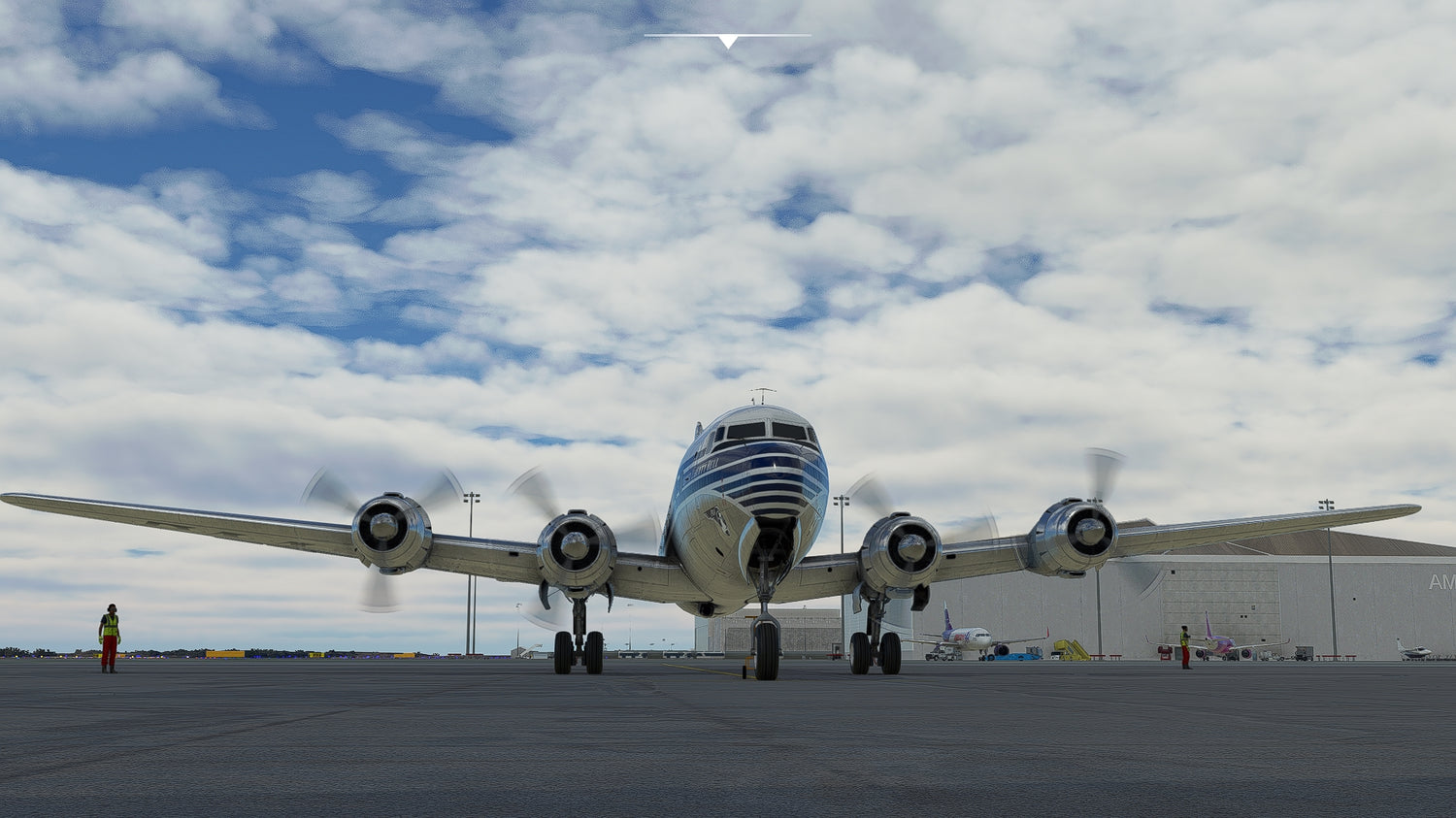Expand the top toolbar drop-down arrow handle

727,41
